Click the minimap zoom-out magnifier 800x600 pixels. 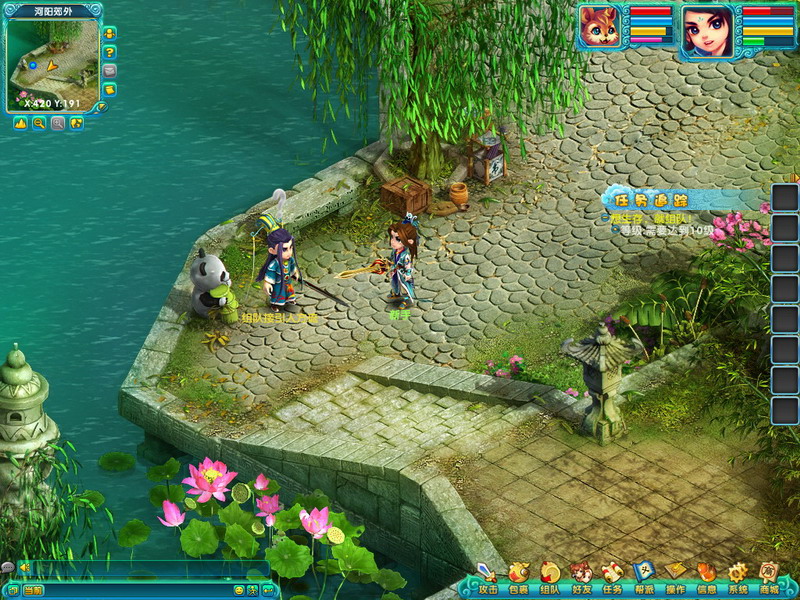click(39, 123)
